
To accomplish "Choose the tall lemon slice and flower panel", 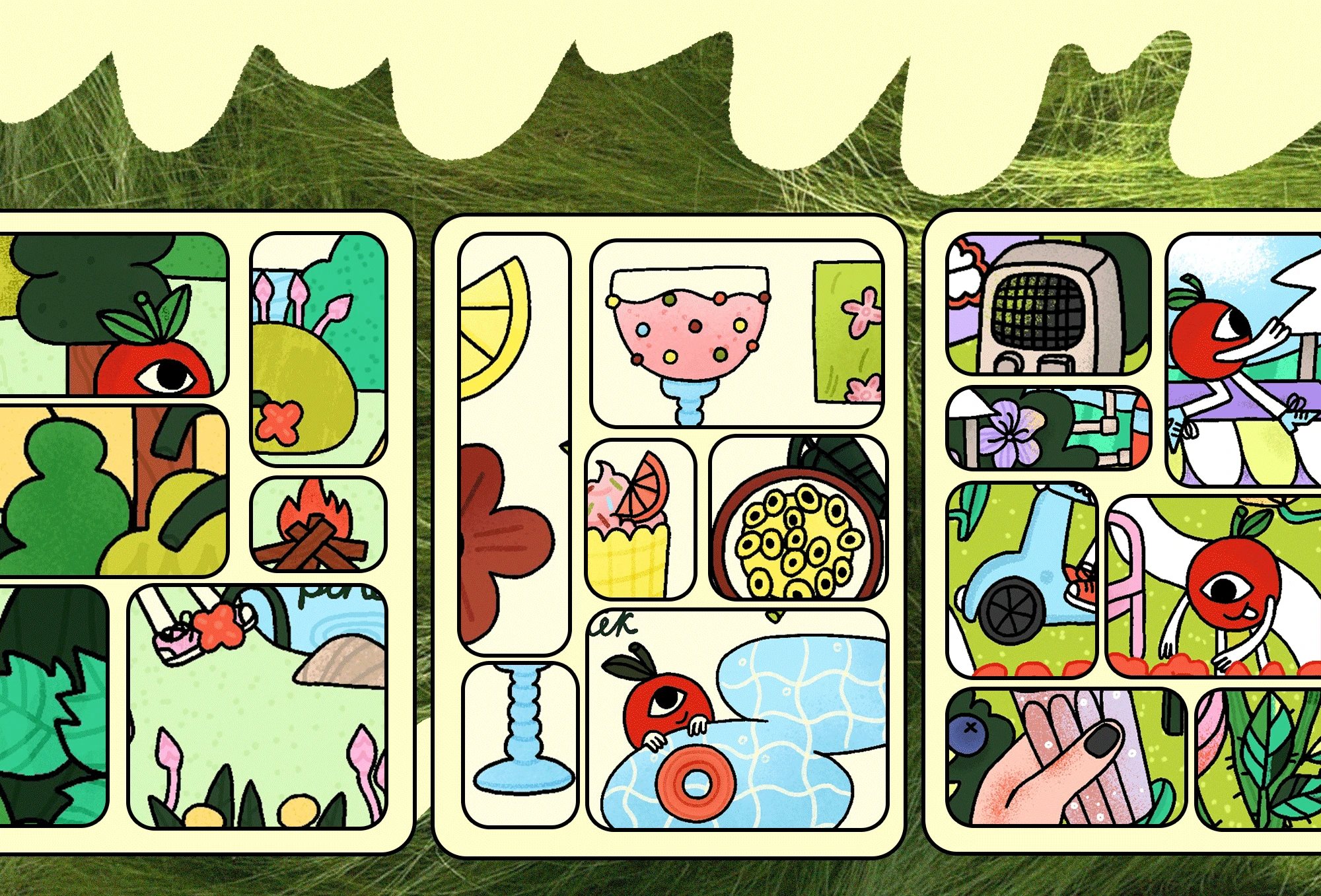I will [514, 444].
